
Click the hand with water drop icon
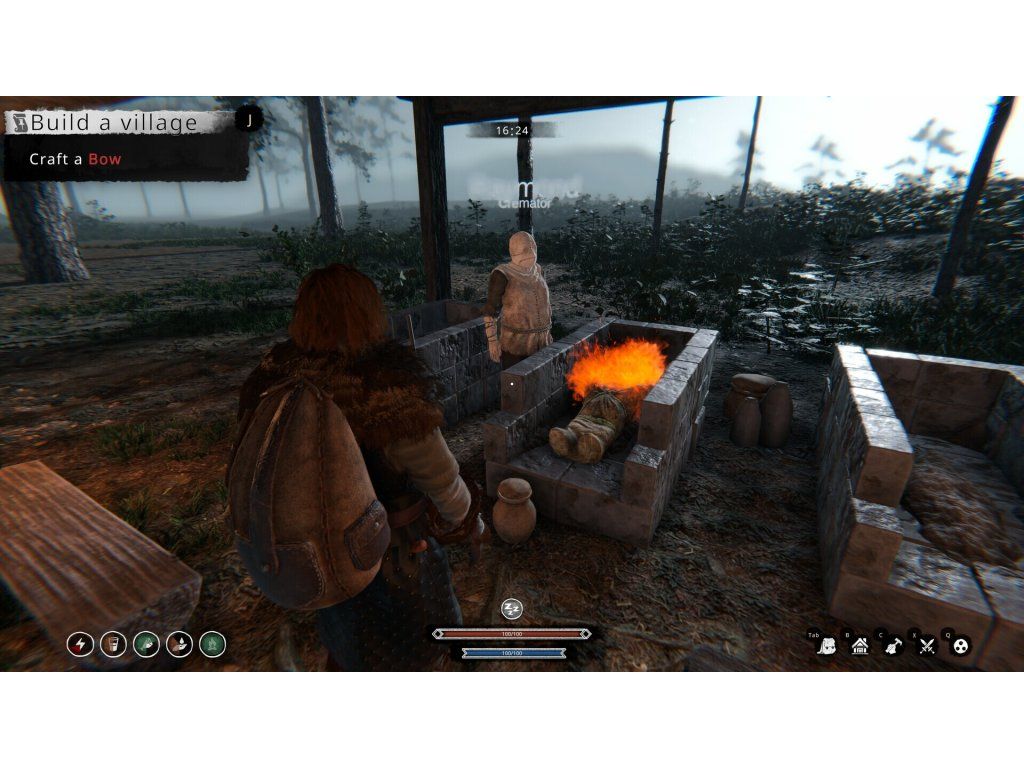179,644
